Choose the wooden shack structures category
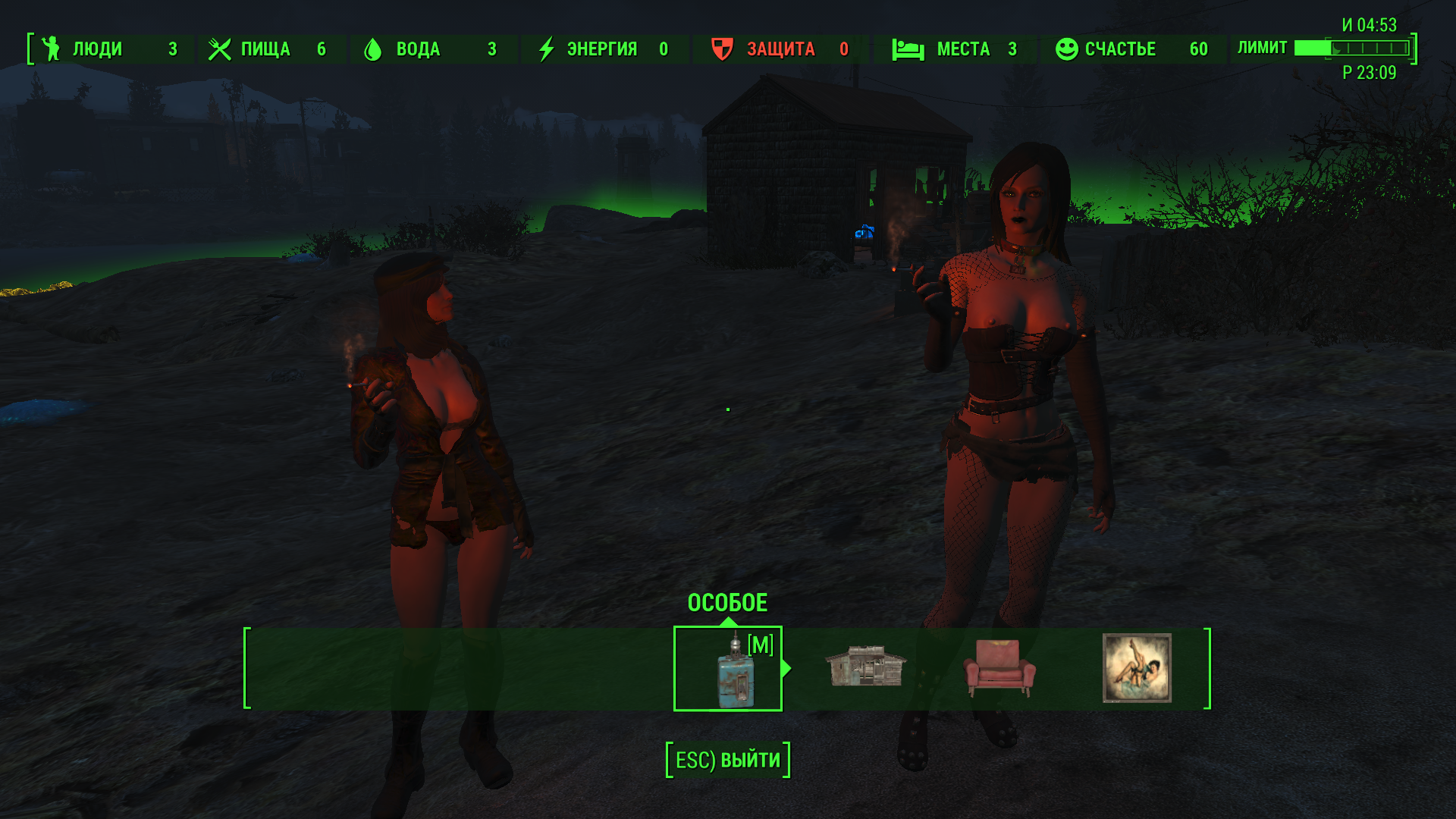 click(865, 667)
